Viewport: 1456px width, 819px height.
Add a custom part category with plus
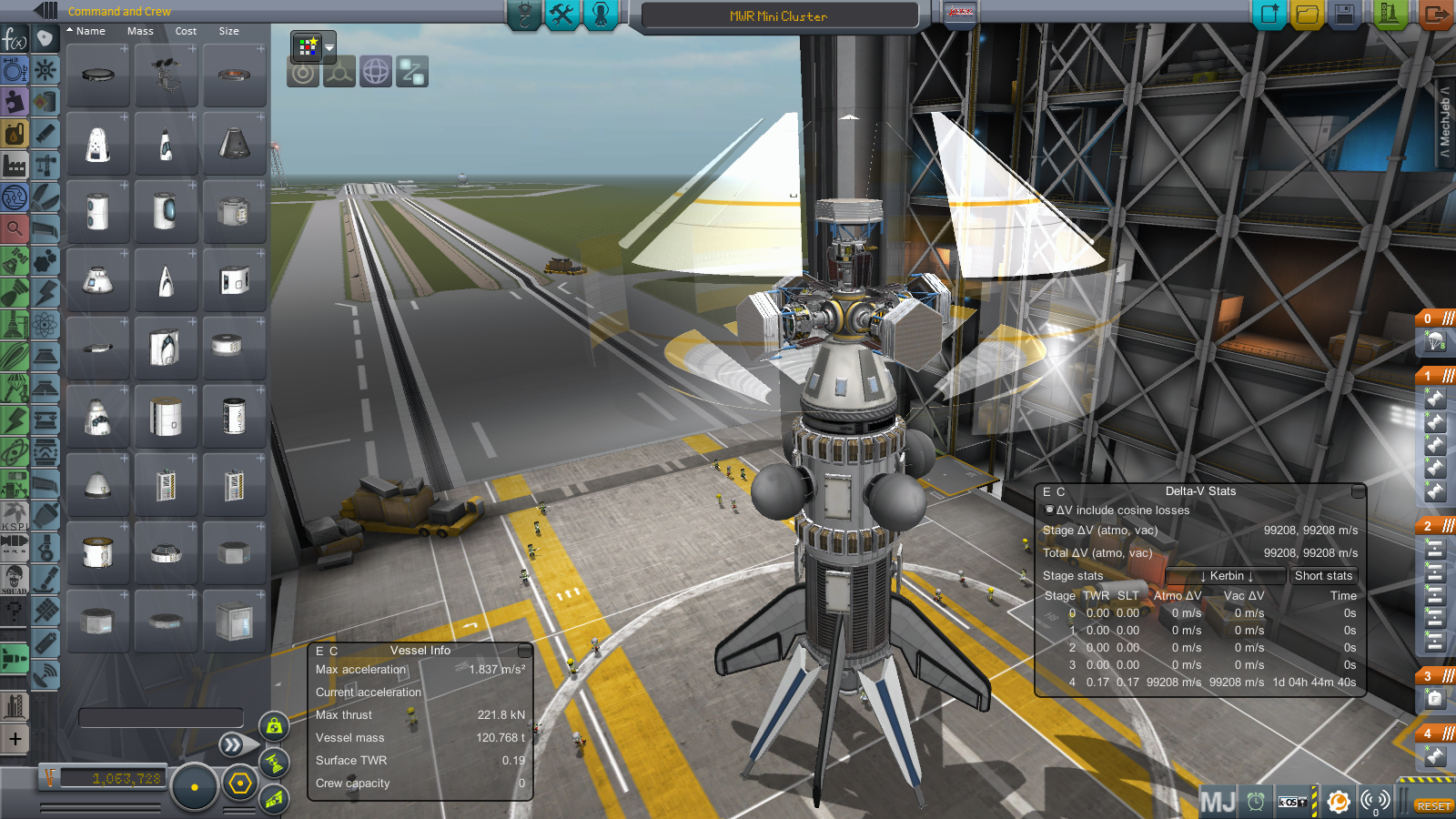click(15, 739)
